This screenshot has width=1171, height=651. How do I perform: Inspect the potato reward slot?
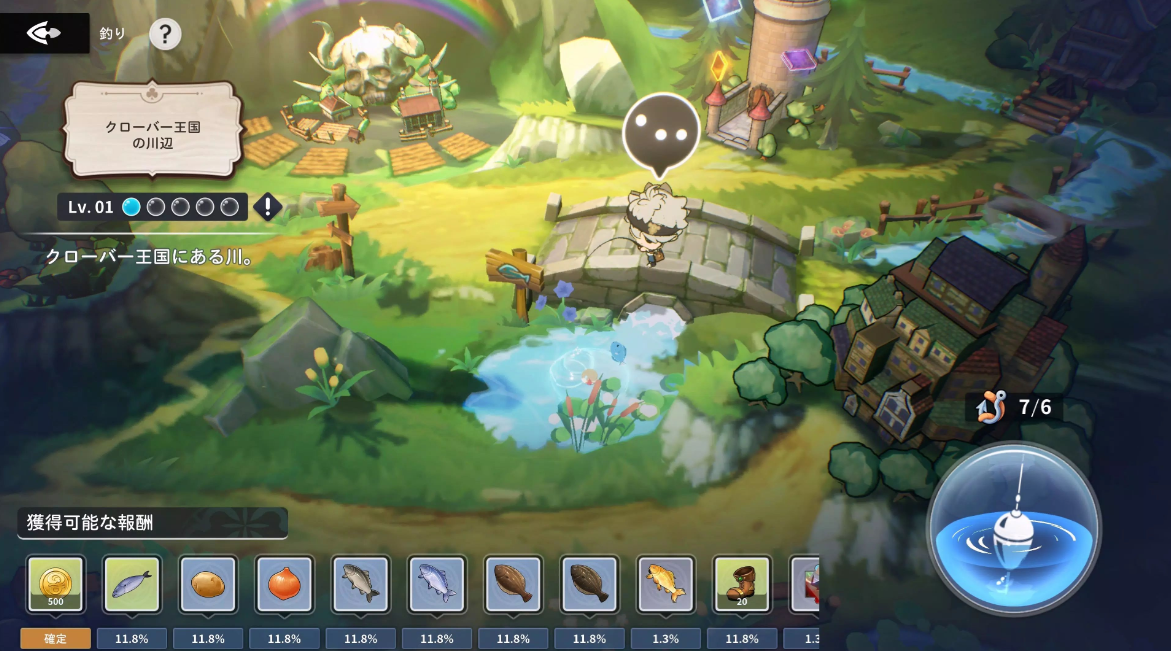208,584
